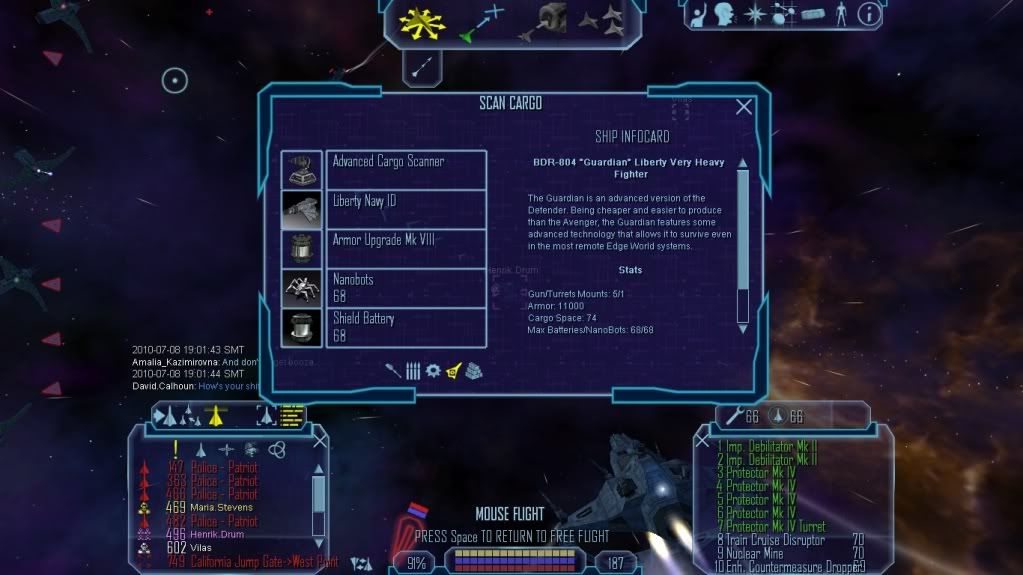Select the Liberty Navy ID entry
Screen dimensions: 1023x575
[406, 209]
